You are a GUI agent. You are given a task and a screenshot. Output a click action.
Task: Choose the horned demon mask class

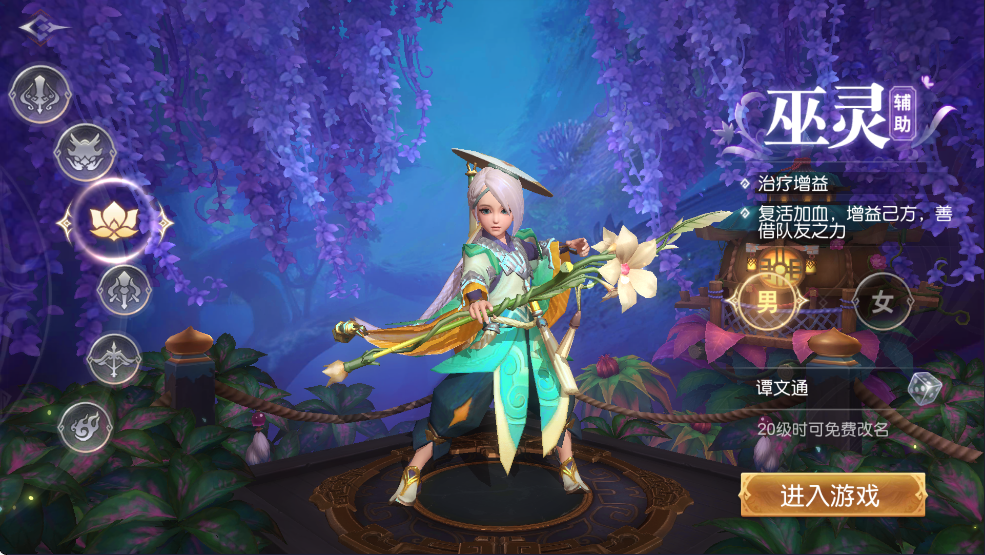click(84, 154)
